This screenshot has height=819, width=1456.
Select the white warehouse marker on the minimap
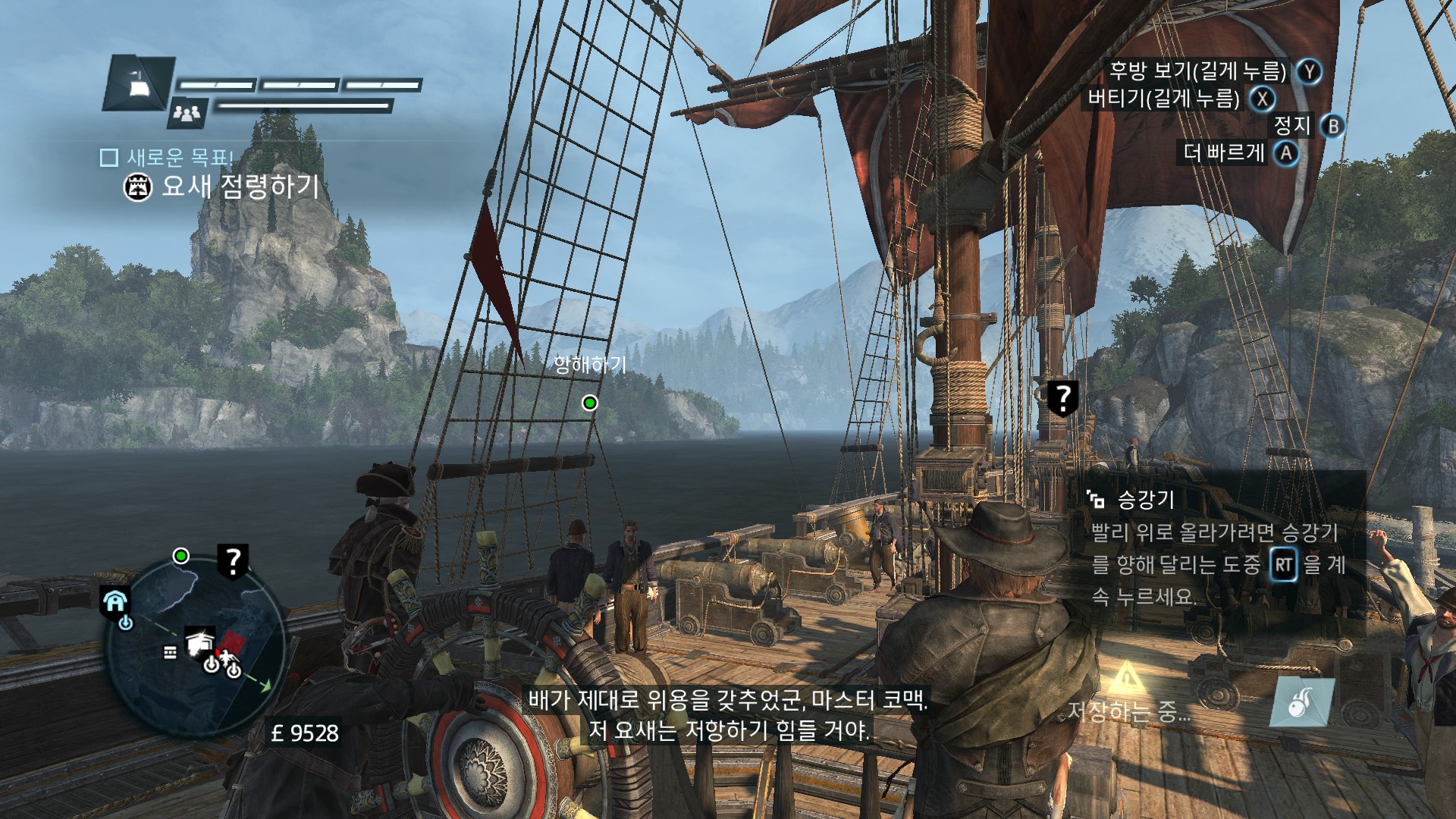[200, 643]
